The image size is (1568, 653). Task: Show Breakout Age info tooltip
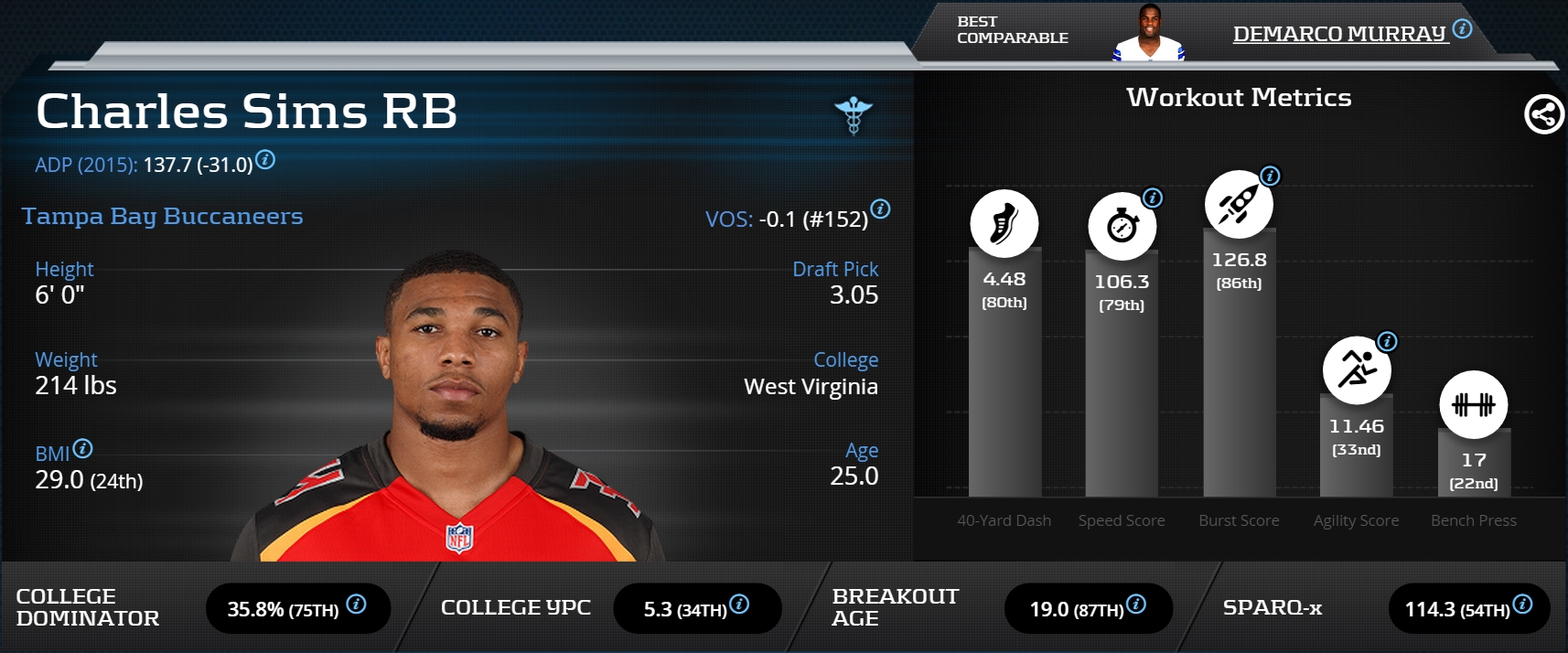click(1136, 604)
